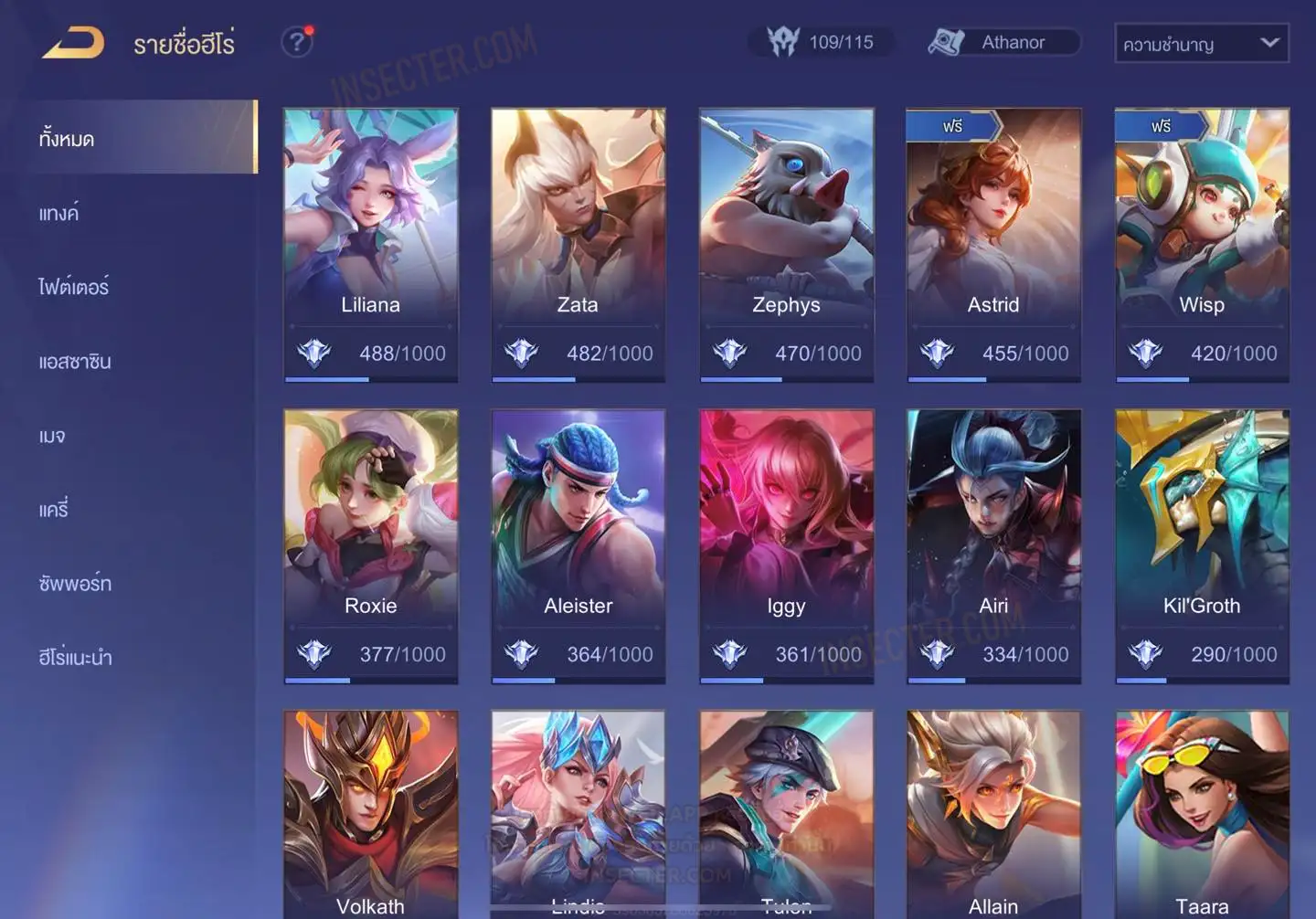Select the free hero Astrid
The image size is (1316, 919).
[x=993, y=244]
